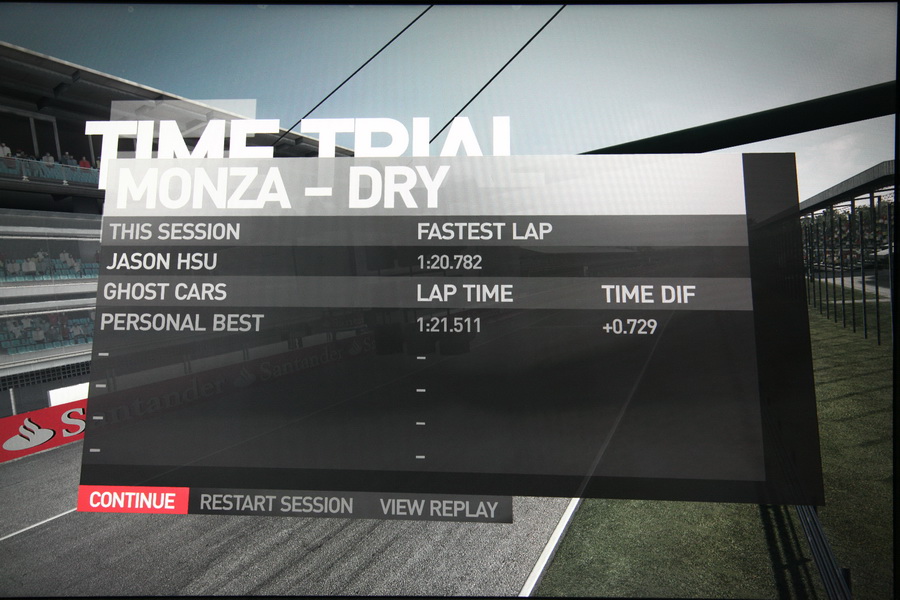Select the highlighted Continue button
Viewport: 900px width, 600px height.
click(x=132, y=501)
